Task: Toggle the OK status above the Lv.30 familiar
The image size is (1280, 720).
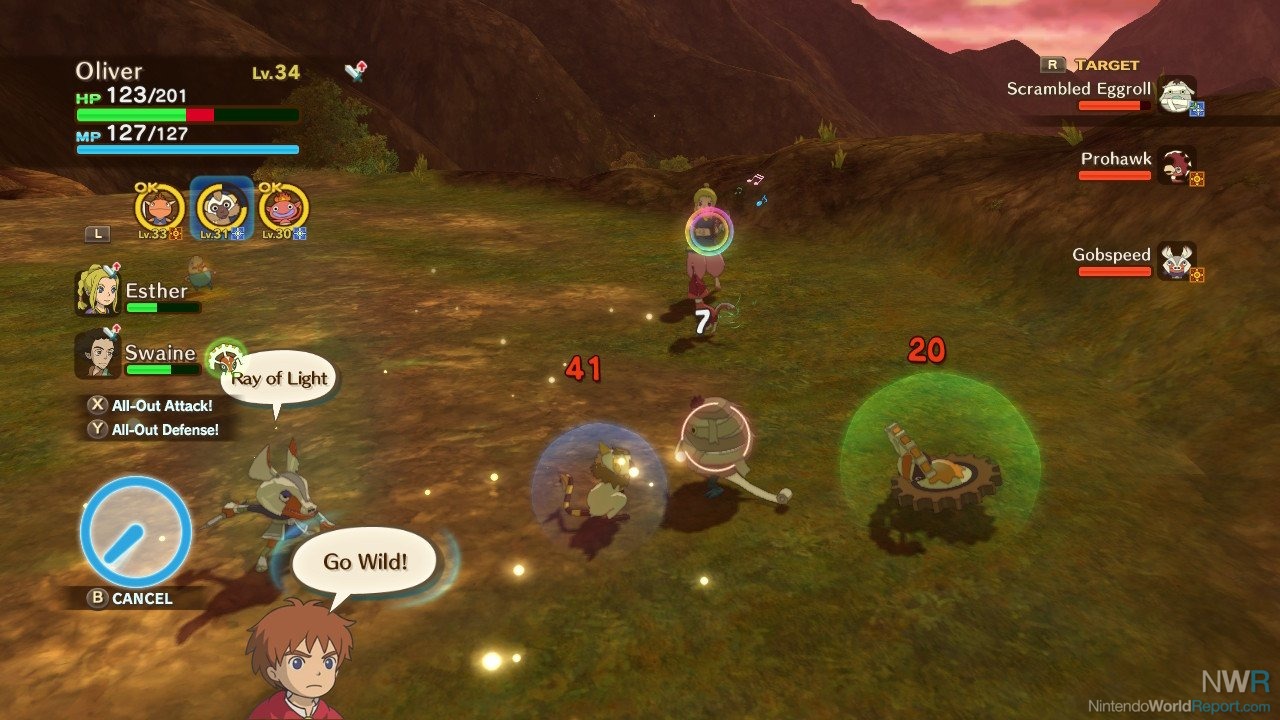Action: [271, 188]
